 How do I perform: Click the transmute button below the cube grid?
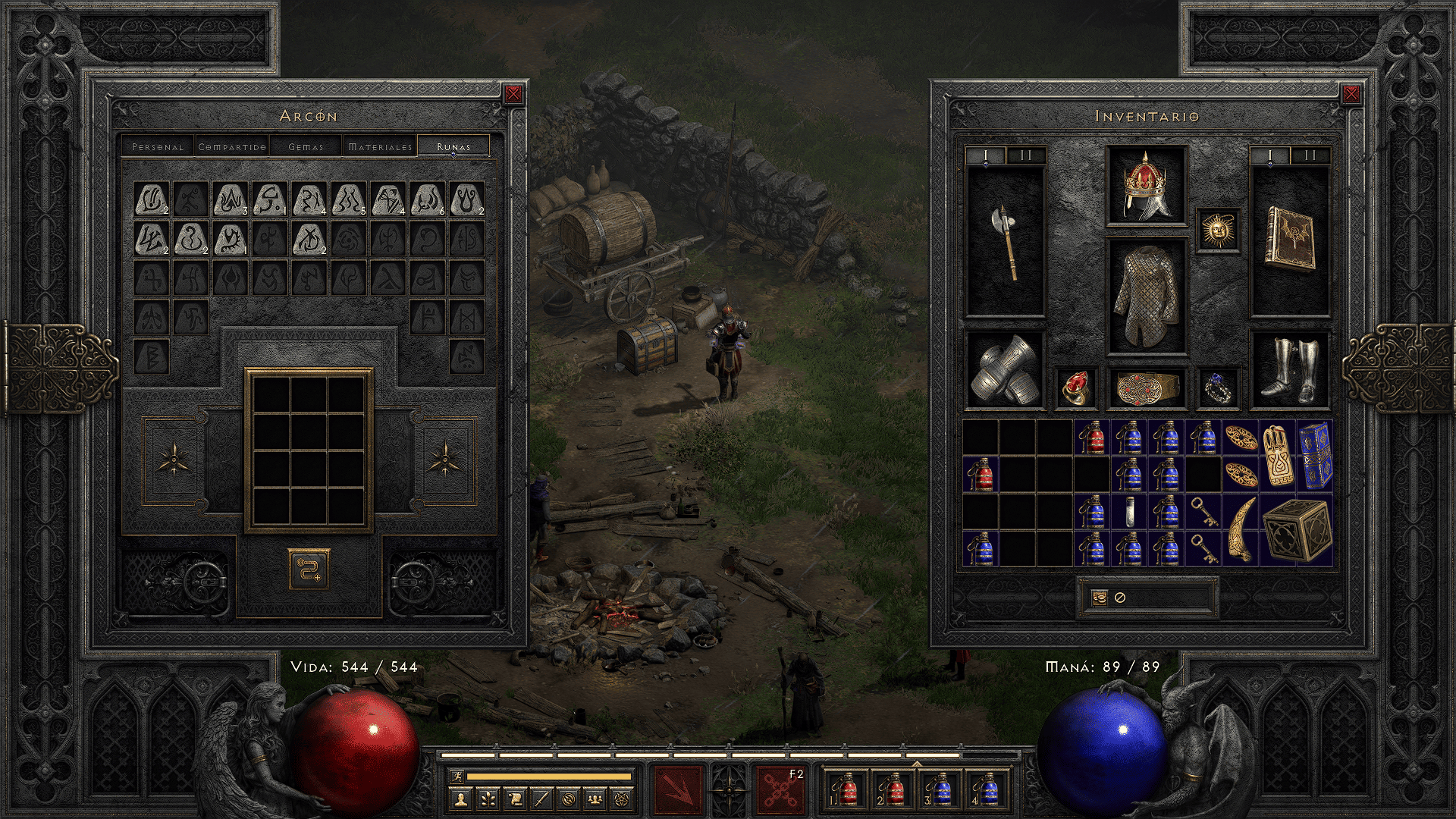point(309,570)
